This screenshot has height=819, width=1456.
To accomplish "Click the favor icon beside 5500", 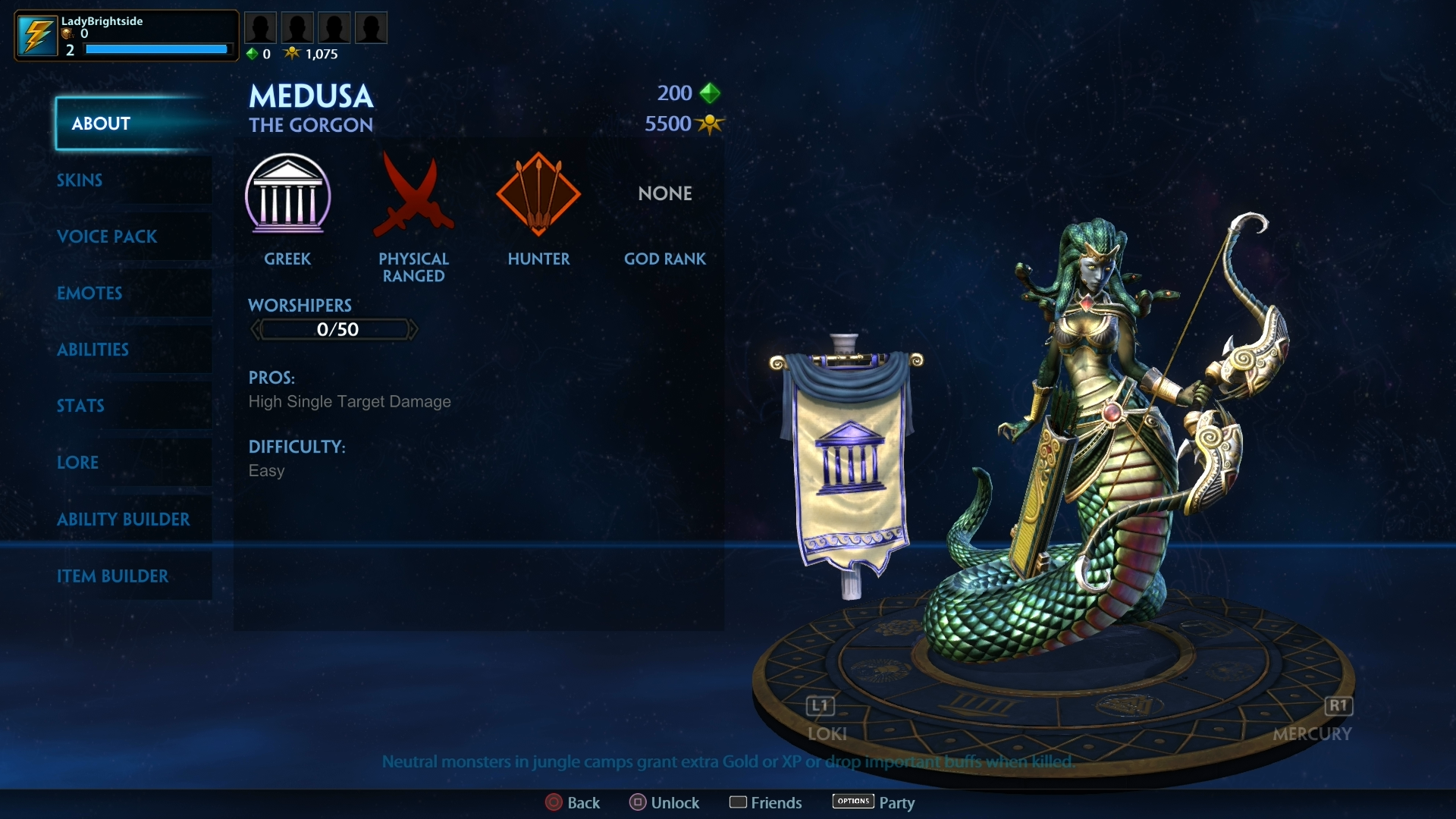I will 710,124.
